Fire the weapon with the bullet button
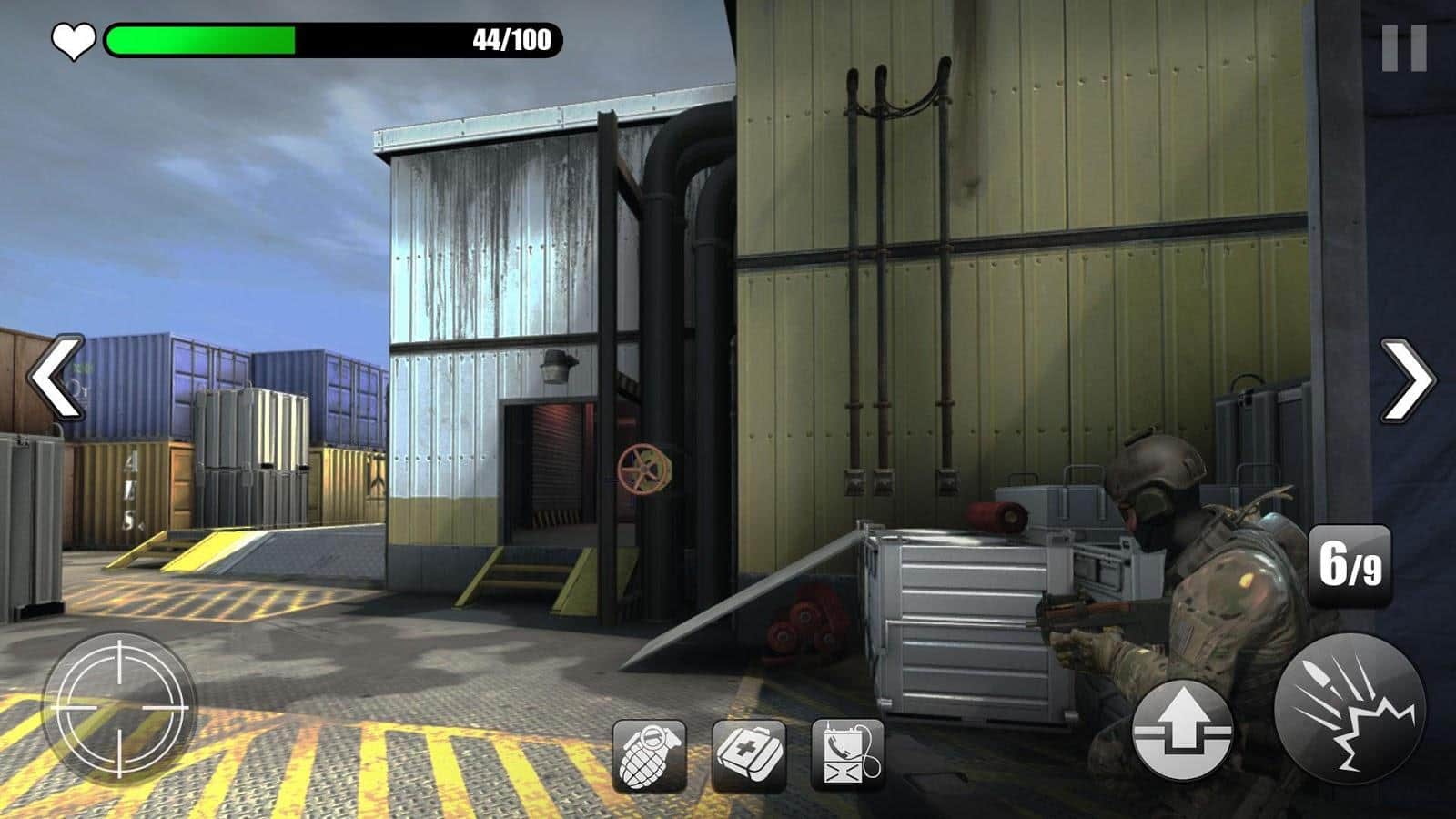The height and width of the screenshot is (819, 1456). click(1349, 708)
